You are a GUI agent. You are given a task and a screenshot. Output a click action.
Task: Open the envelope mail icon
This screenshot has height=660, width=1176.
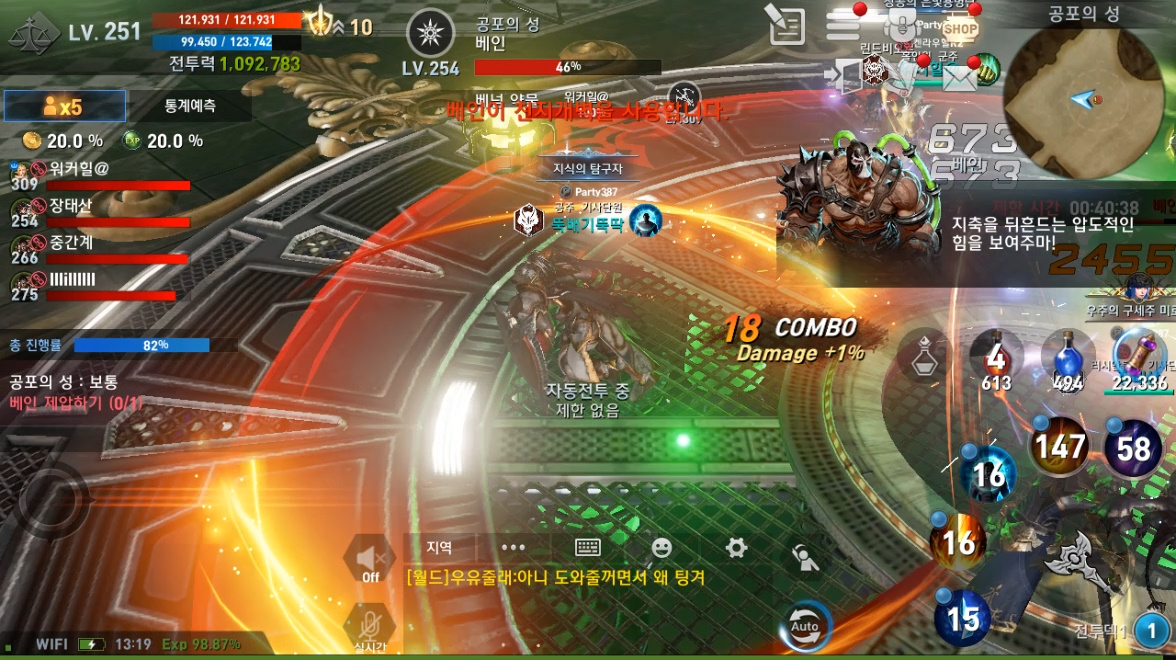coord(958,77)
